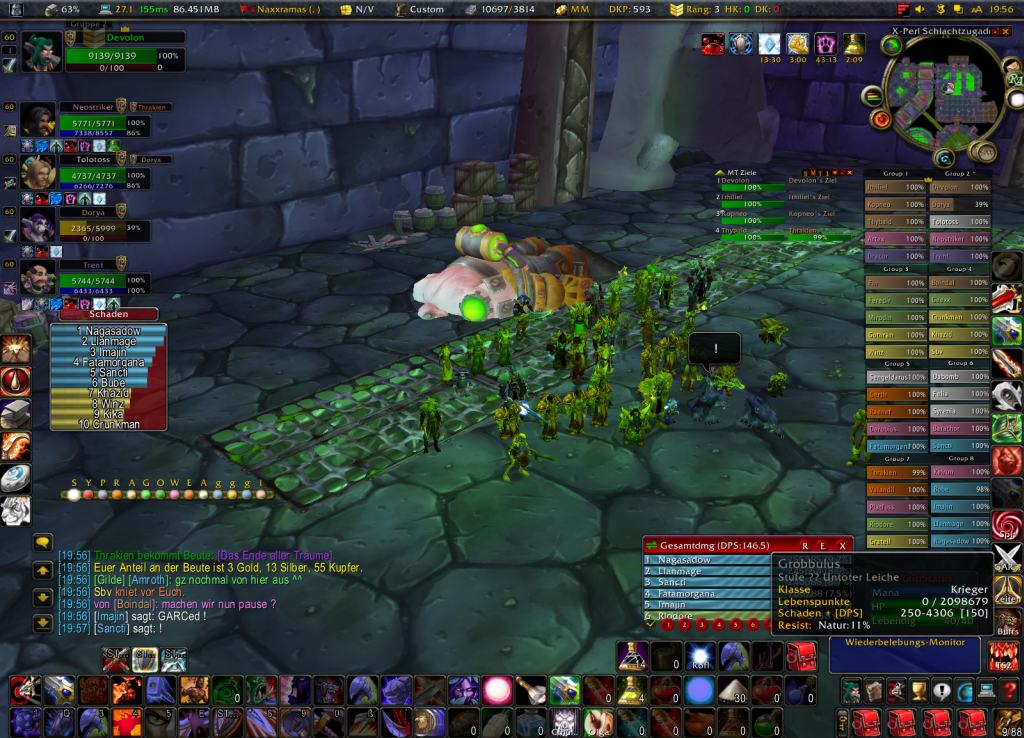1024x738 pixels.
Task: Activate the crossed swords AK button
Action: coord(1008,558)
